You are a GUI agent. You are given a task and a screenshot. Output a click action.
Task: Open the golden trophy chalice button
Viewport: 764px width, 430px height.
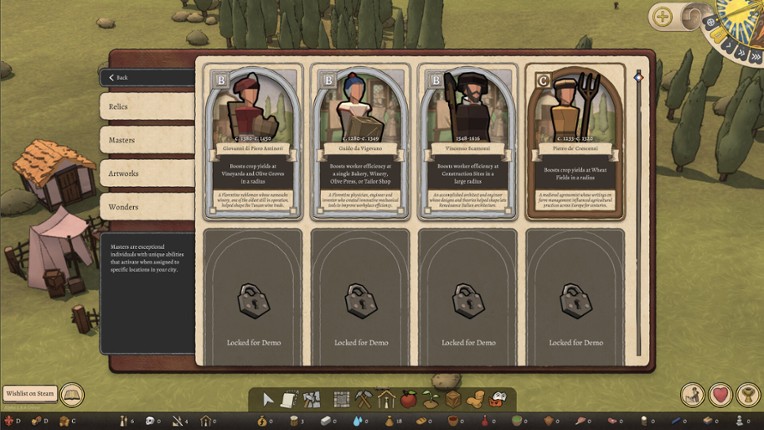[747, 395]
